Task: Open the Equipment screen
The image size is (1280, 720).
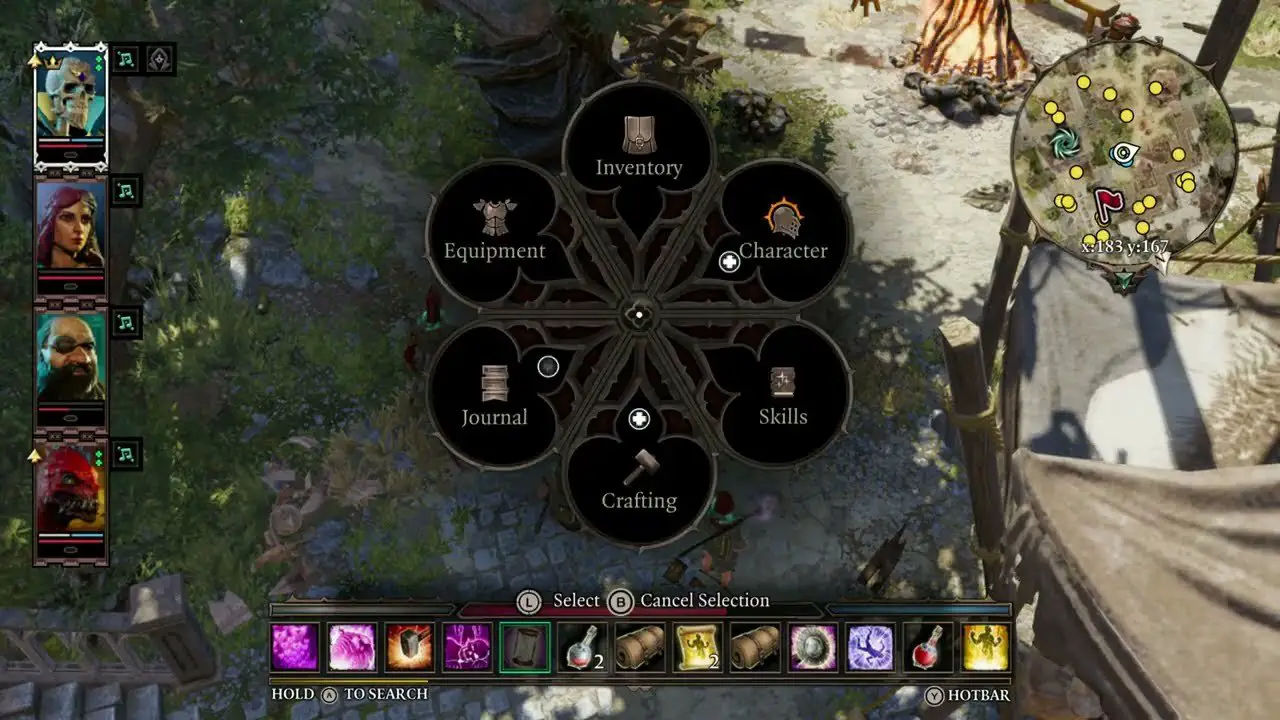Action: coord(494,232)
